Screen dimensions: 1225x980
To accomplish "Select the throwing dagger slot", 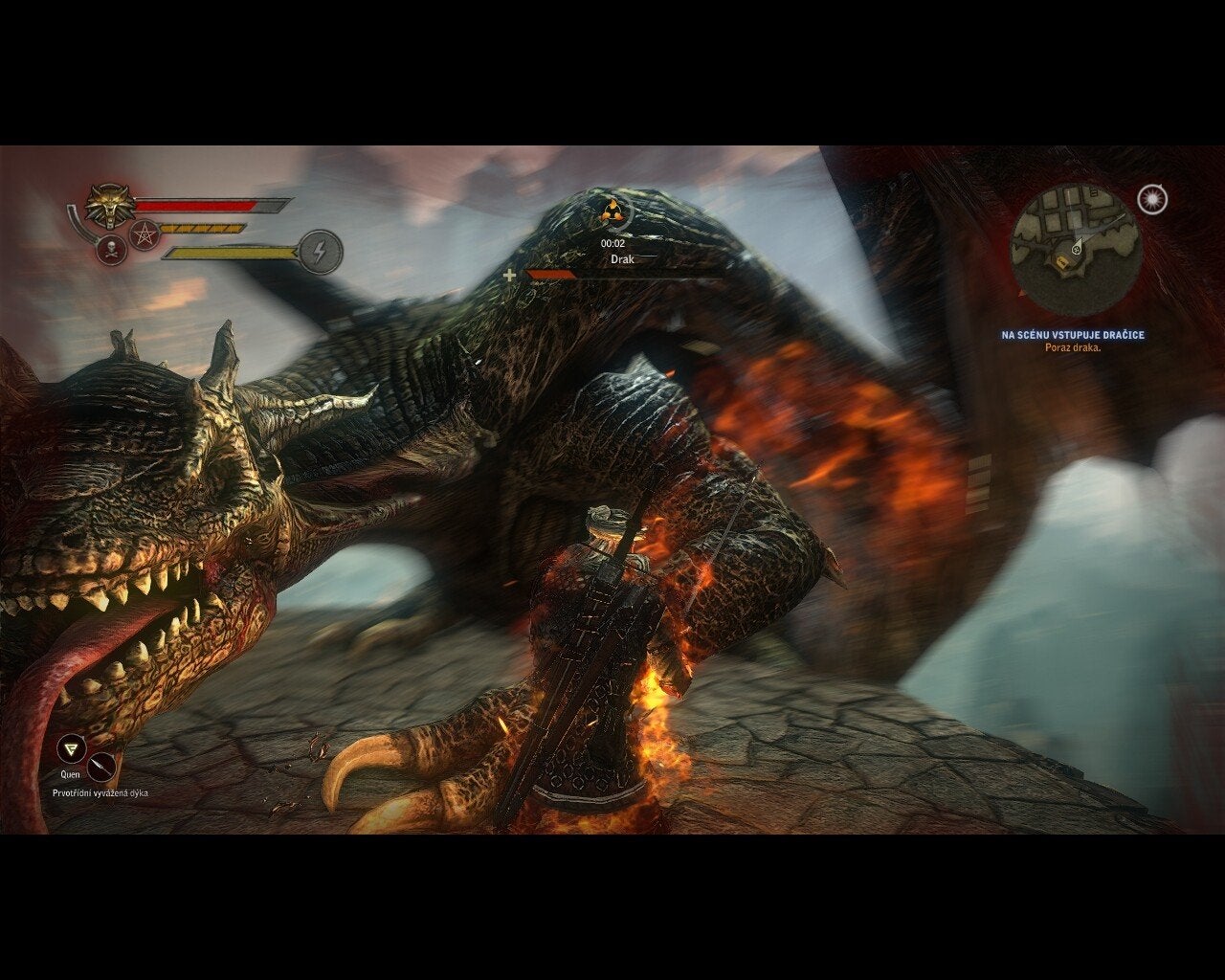I will 101,767.
